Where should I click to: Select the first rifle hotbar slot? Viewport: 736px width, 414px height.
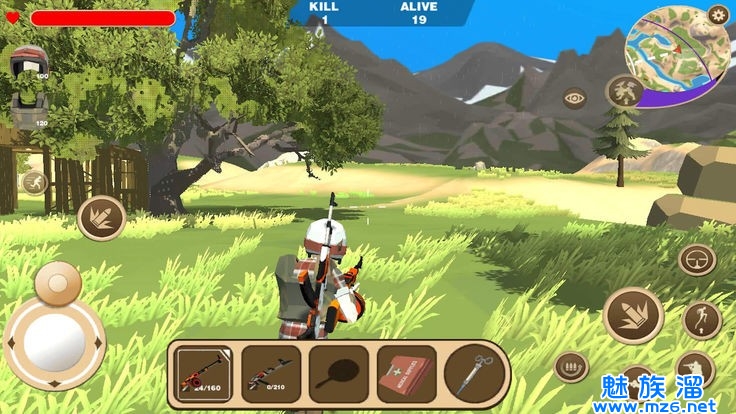pyautogui.click(x=205, y=372)
